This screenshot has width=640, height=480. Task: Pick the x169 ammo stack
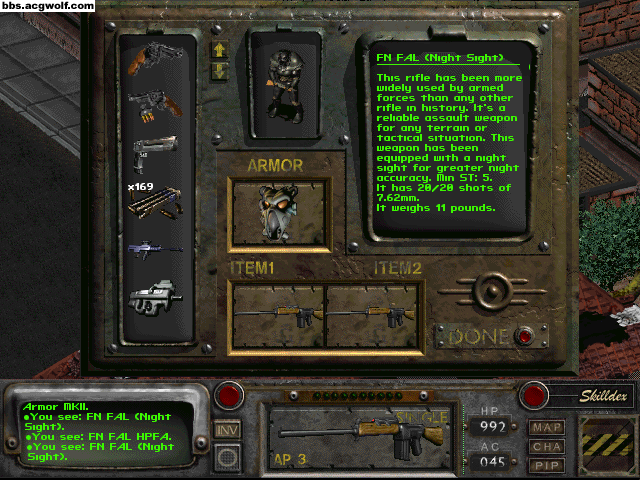[153, 202]
